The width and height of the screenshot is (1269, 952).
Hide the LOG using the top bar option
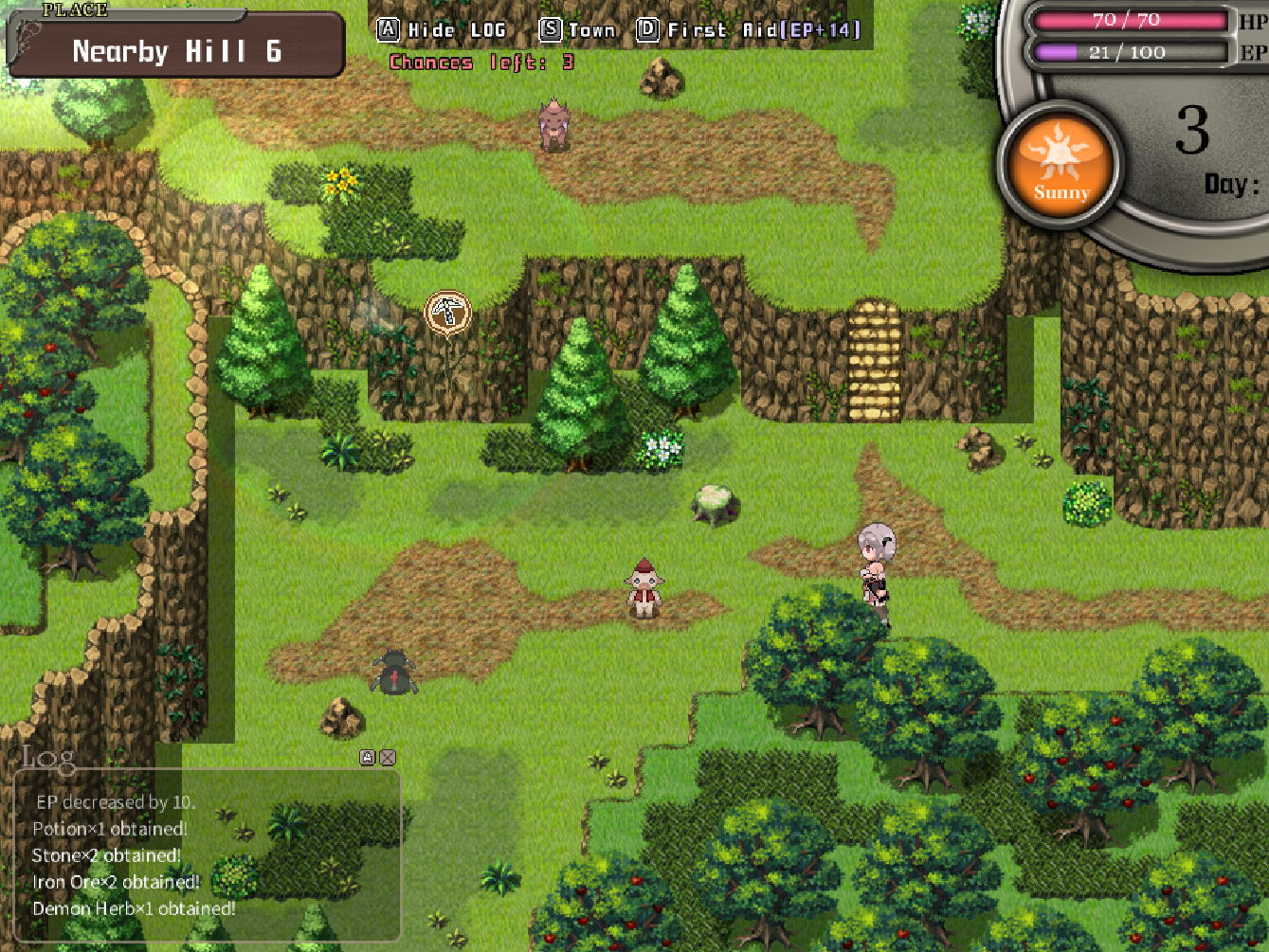pyautogui.click(x=443, y=30)
